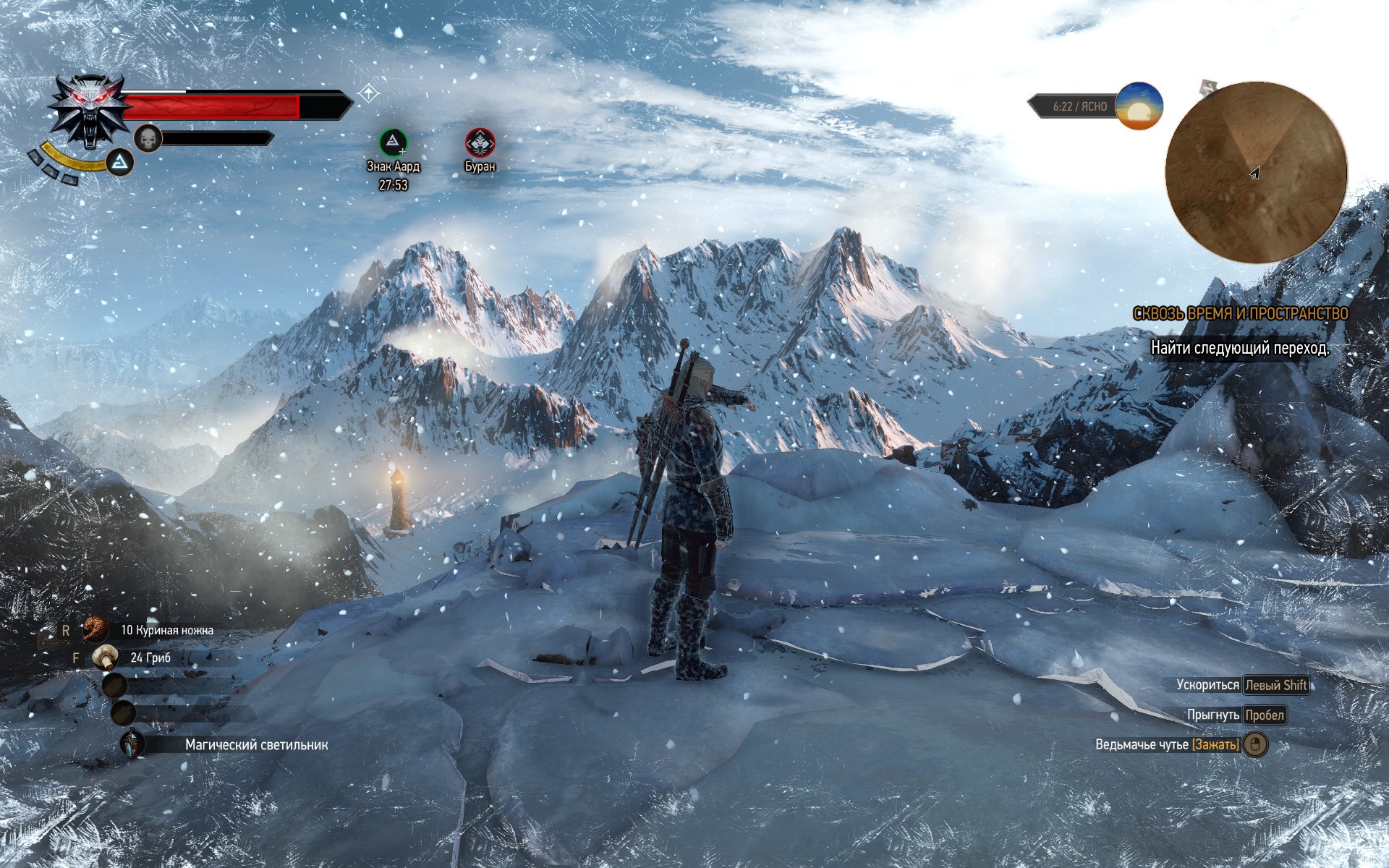Select the Магический светильник item slot
The image size is (1389, 868).
point(132,744)
